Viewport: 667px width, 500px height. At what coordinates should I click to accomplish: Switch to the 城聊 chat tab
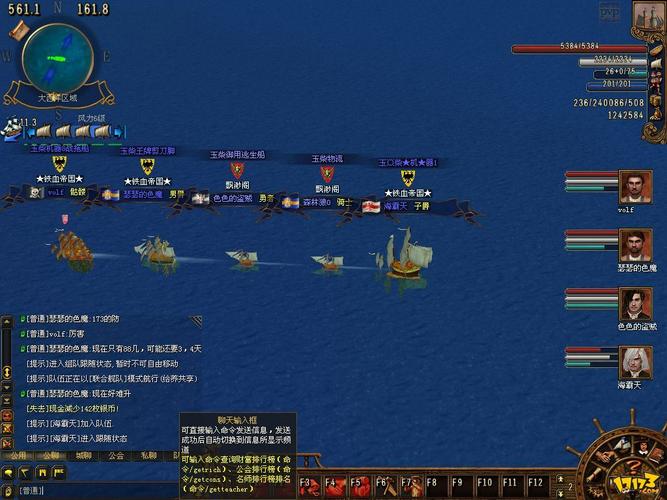pos(84,455)
